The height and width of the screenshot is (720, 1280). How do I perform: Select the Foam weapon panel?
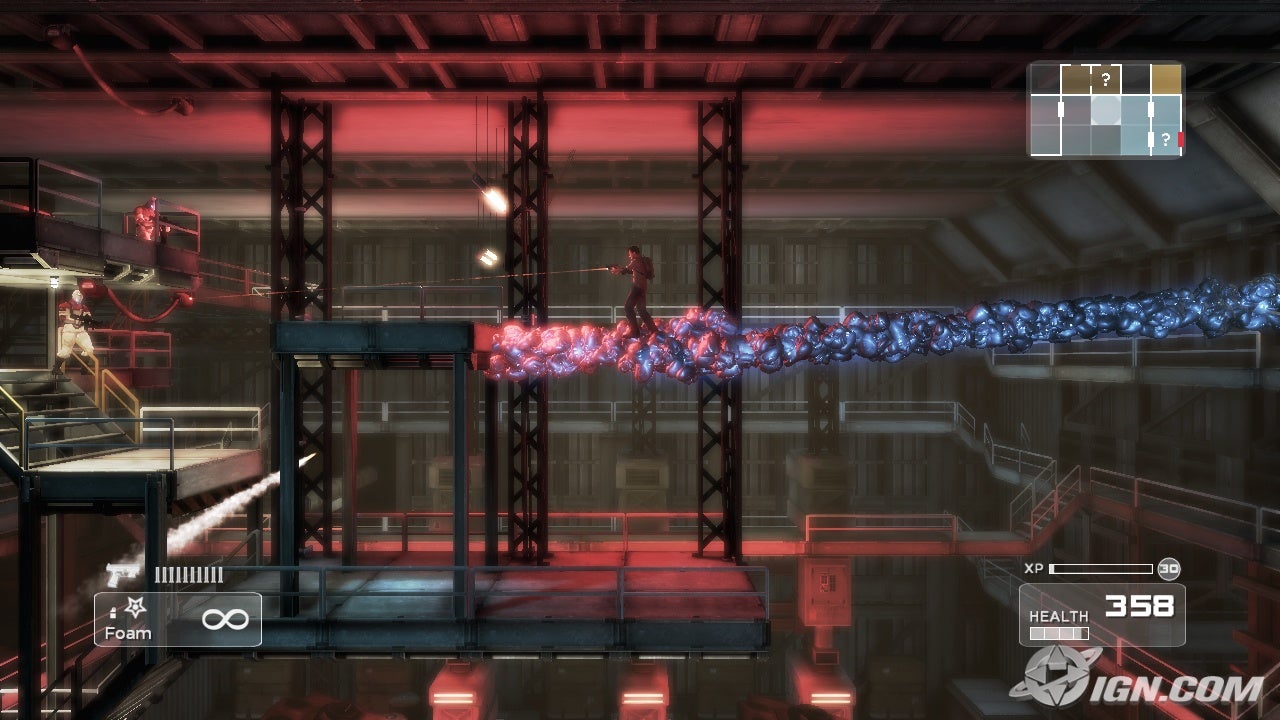178,619
